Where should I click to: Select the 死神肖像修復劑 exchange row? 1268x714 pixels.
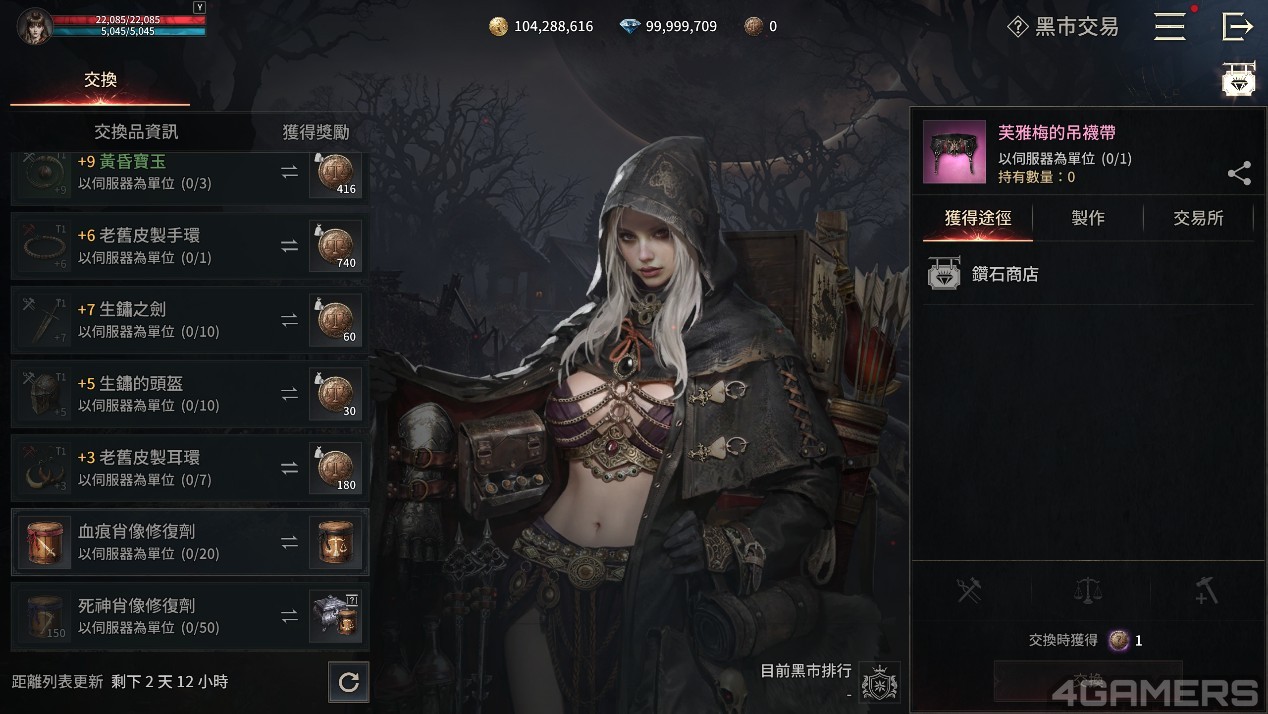point(189,616)
